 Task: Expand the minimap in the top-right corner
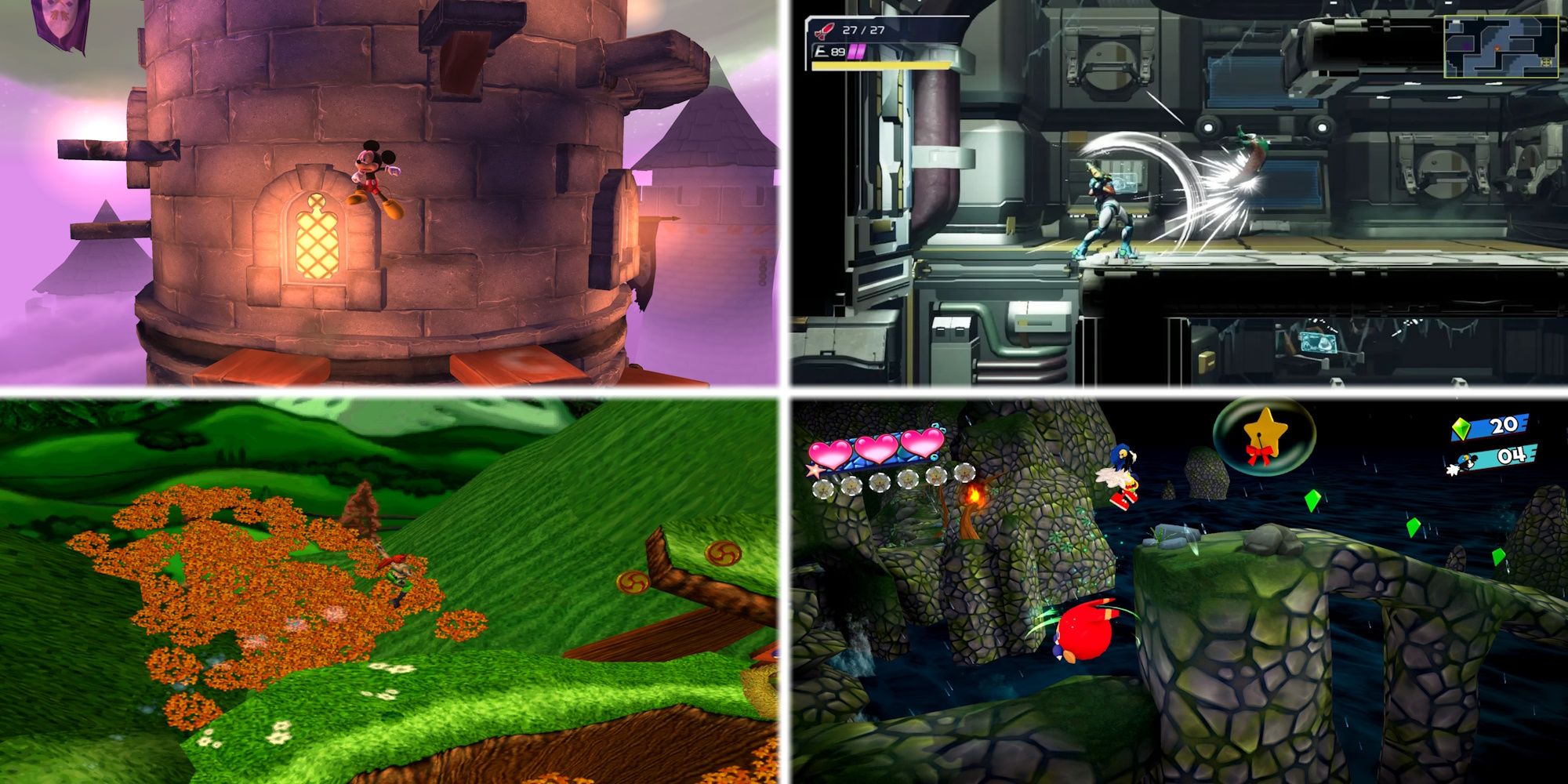coord(1501,45)
